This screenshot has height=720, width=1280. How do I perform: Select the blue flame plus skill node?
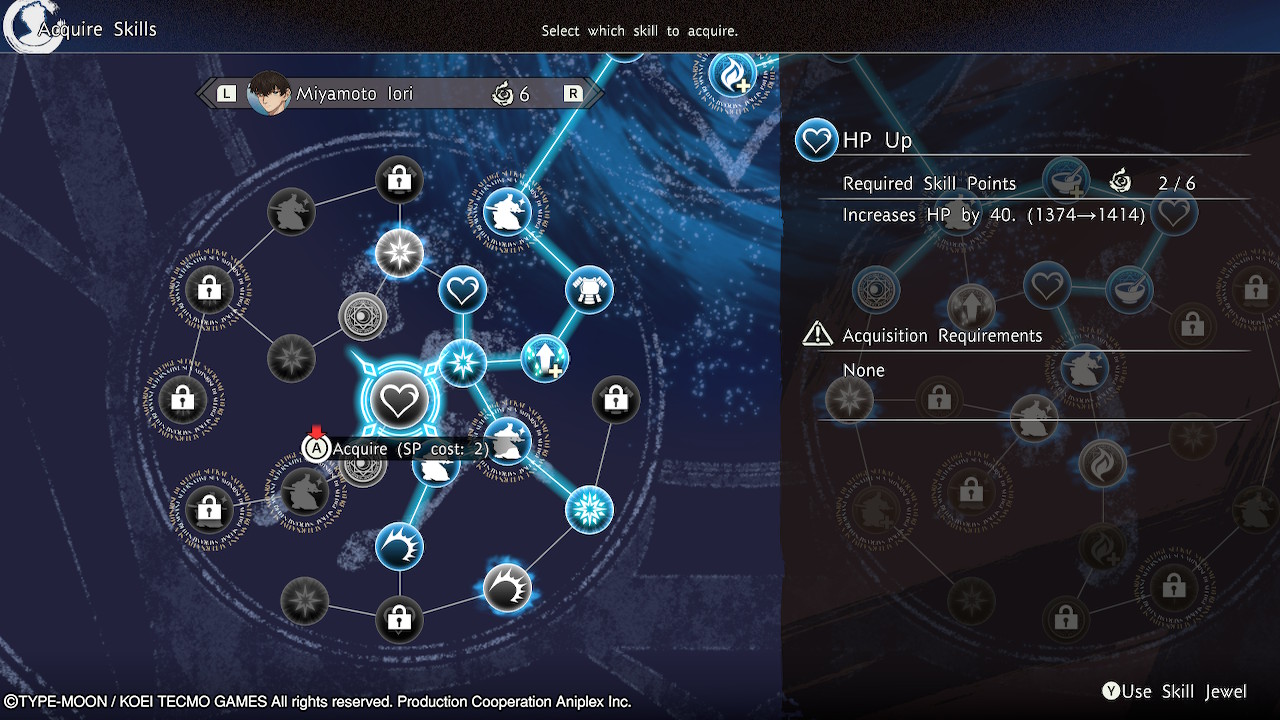(733, 73)
